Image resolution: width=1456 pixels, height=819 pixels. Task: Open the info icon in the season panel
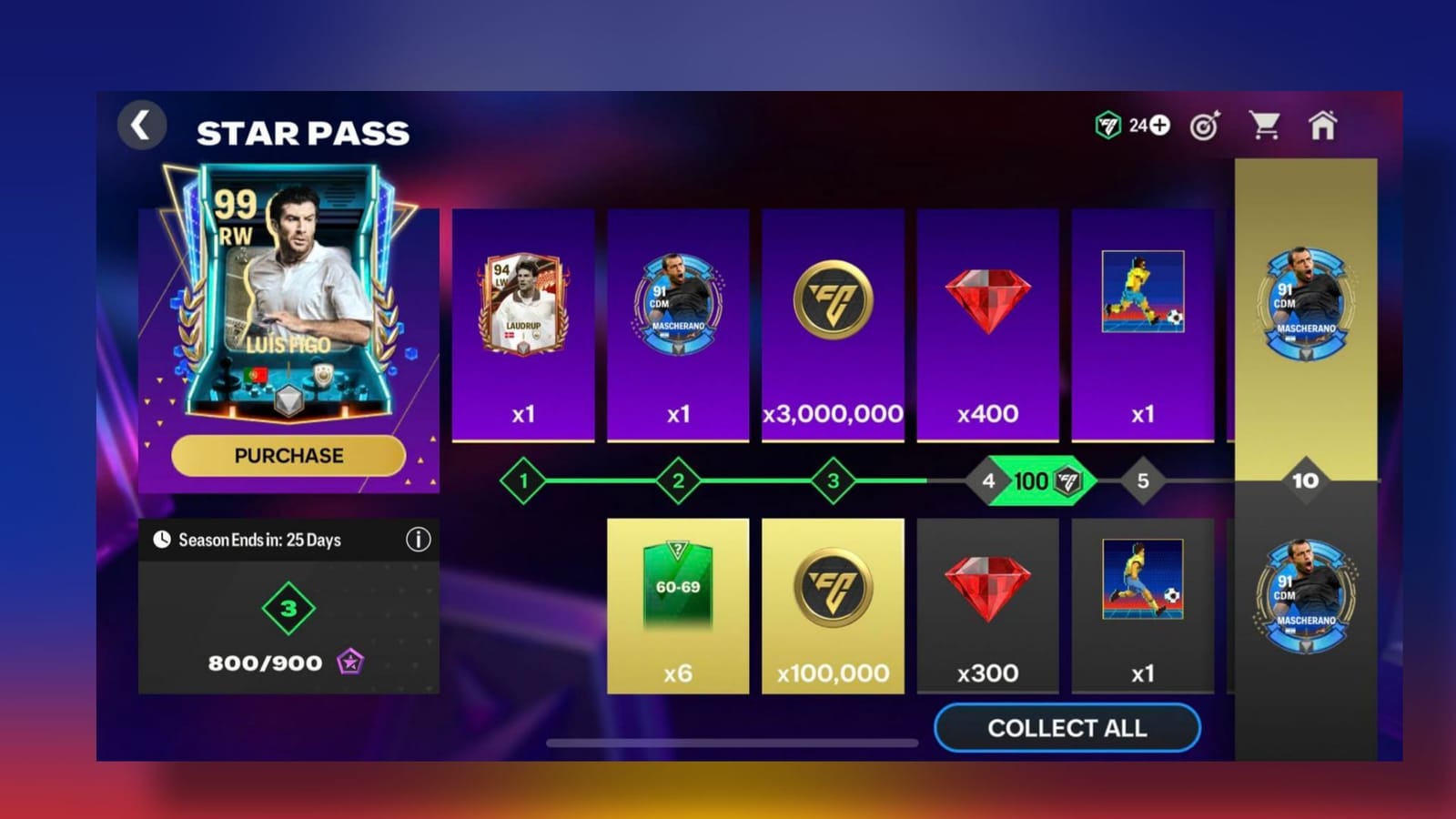[419, 539]
